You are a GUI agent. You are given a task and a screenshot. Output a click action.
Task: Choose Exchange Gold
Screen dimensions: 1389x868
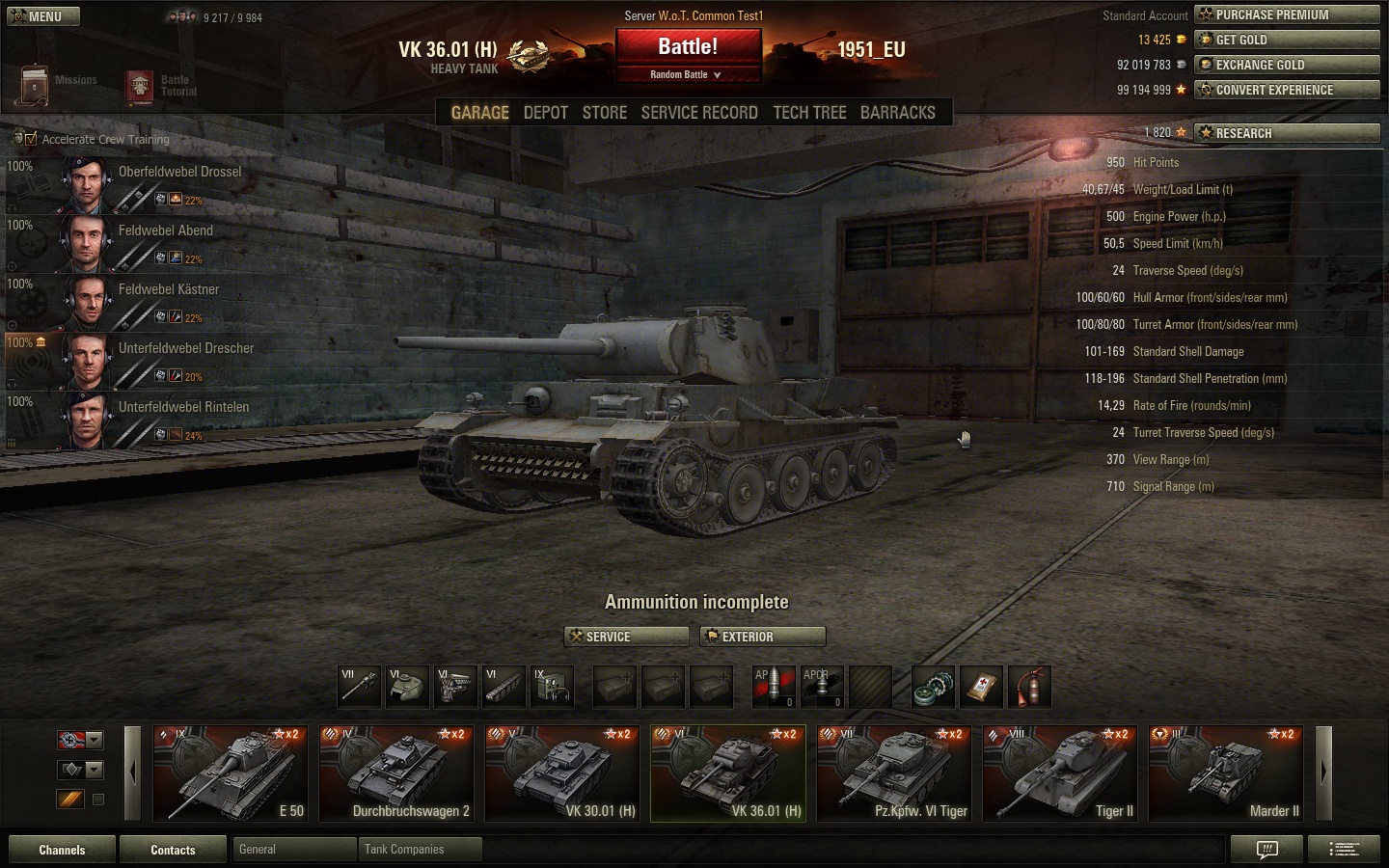tap(1287, 65)
